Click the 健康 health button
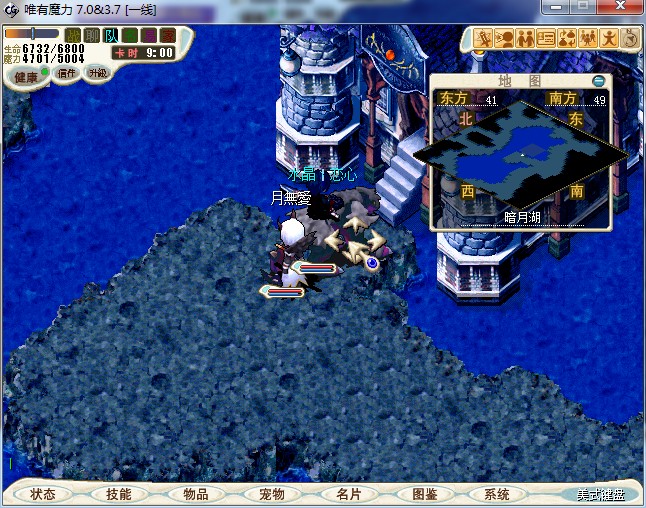646x508 pixels. pyautogui.click(x=26, y=77)
